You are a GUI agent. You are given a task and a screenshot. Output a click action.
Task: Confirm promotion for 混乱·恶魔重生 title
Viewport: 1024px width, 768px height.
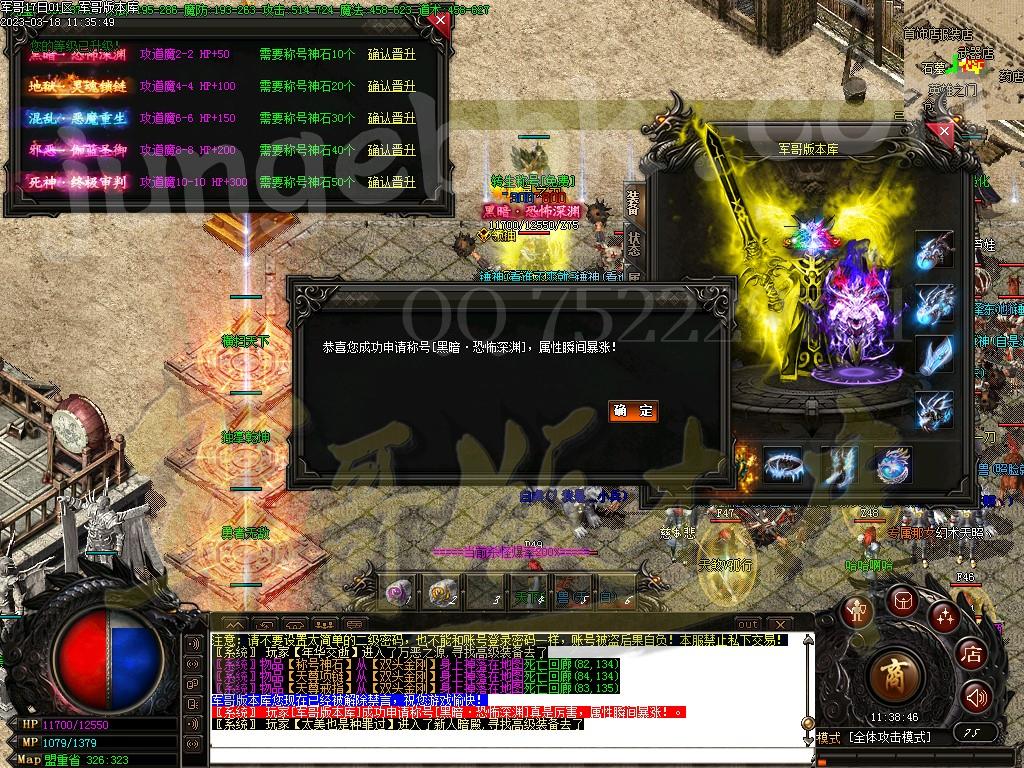click(391, 119)
